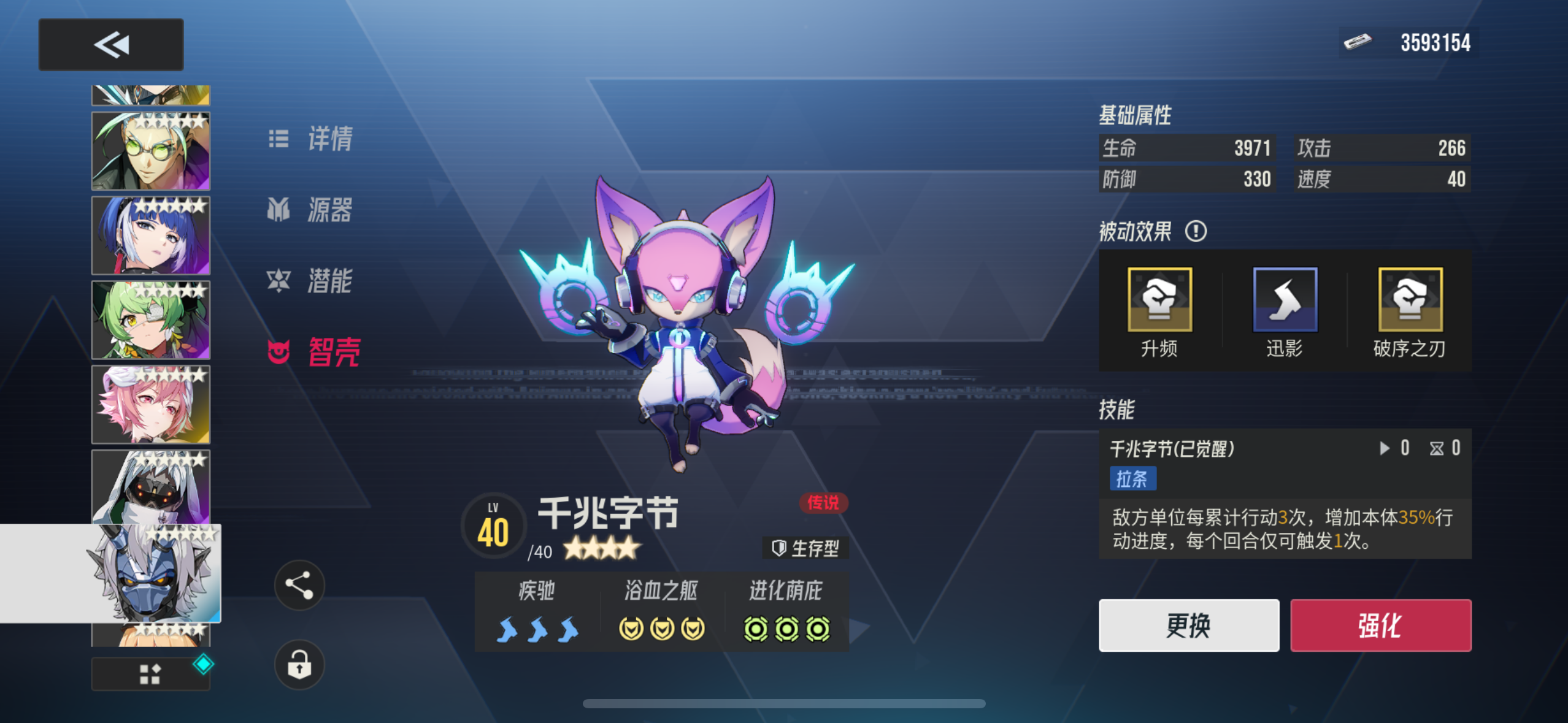Tap the lock icon under the share icon

pyautogui.click(x=299, y=666)
